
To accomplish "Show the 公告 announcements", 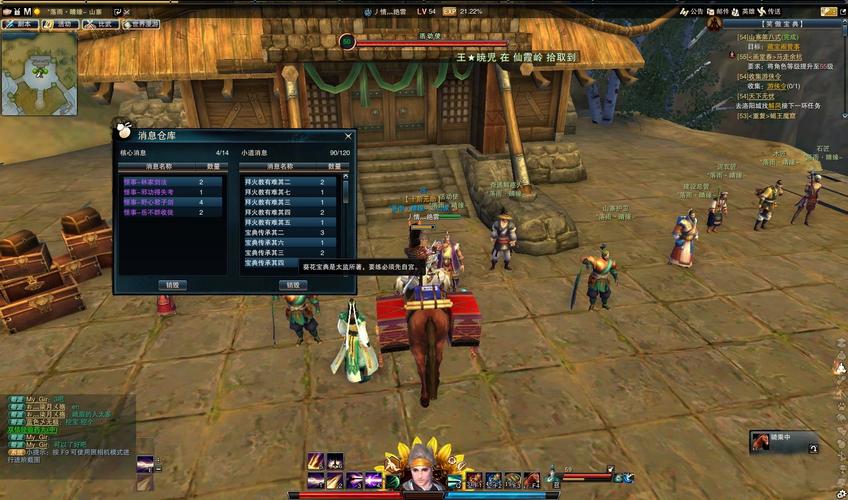I will (x=692, y=12).
